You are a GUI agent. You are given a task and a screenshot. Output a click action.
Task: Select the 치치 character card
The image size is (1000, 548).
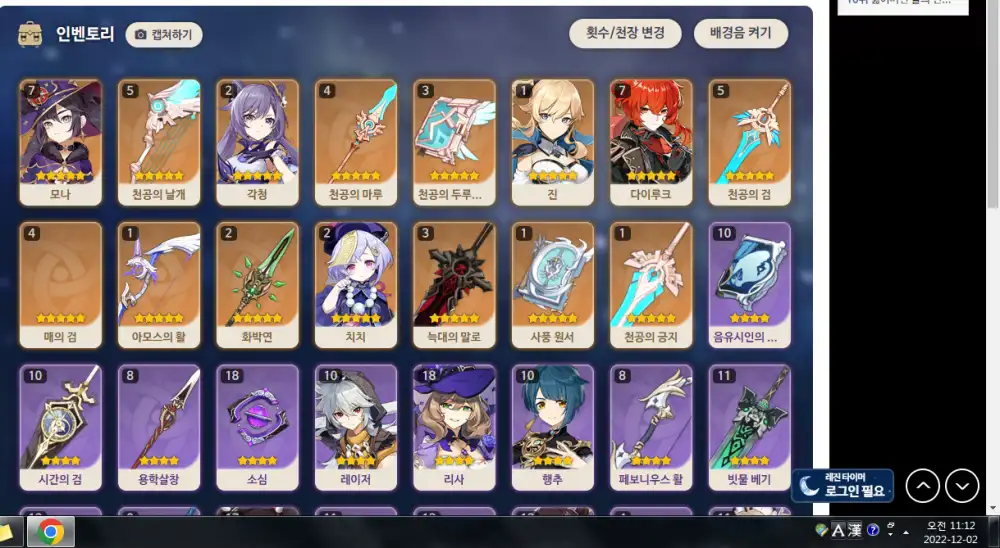[x=356, y=285]
